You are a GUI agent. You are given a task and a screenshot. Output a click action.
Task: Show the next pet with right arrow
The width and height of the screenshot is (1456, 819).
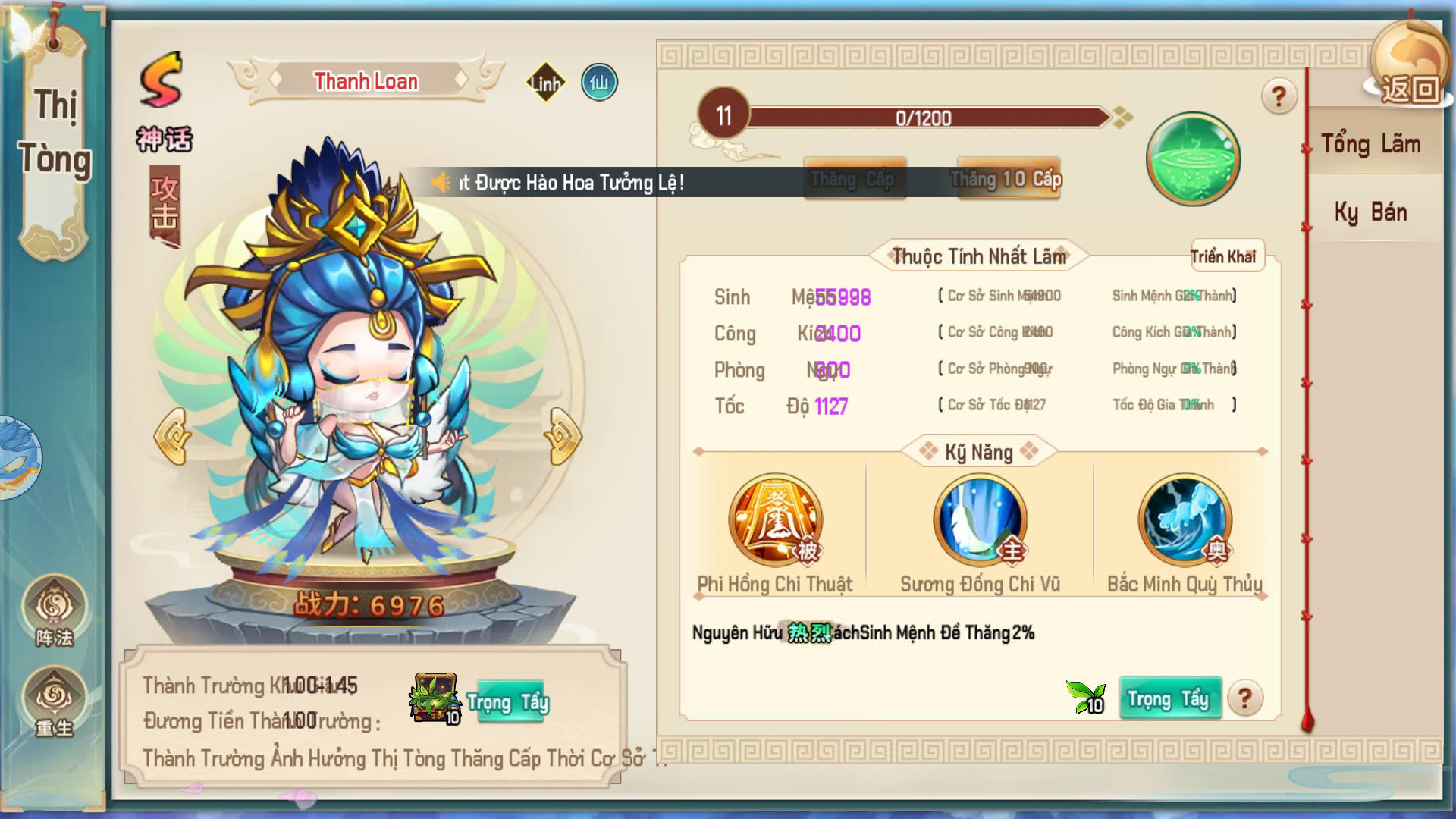562,436
